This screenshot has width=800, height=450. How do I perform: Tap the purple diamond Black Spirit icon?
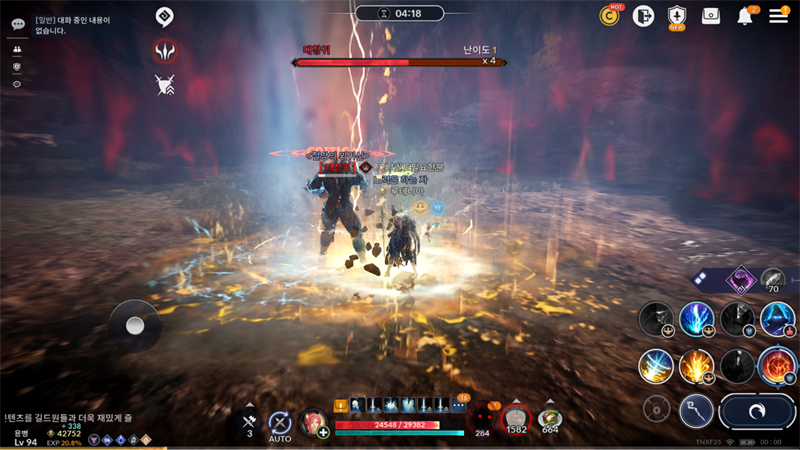(x=741, y=280)
